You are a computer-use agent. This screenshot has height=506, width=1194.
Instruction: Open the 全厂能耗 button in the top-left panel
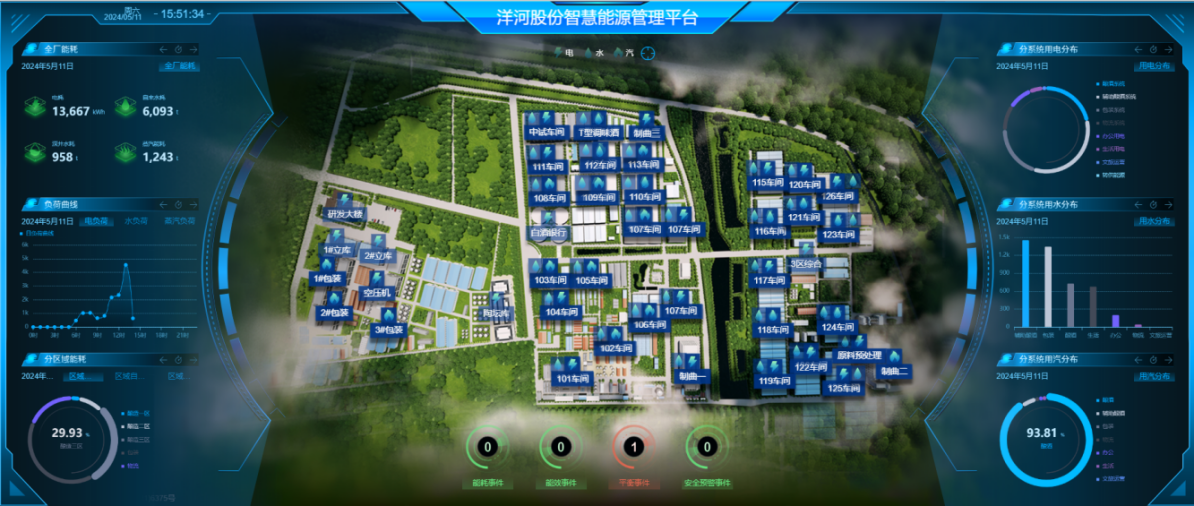pyautogui.click(x=180, y=66)
